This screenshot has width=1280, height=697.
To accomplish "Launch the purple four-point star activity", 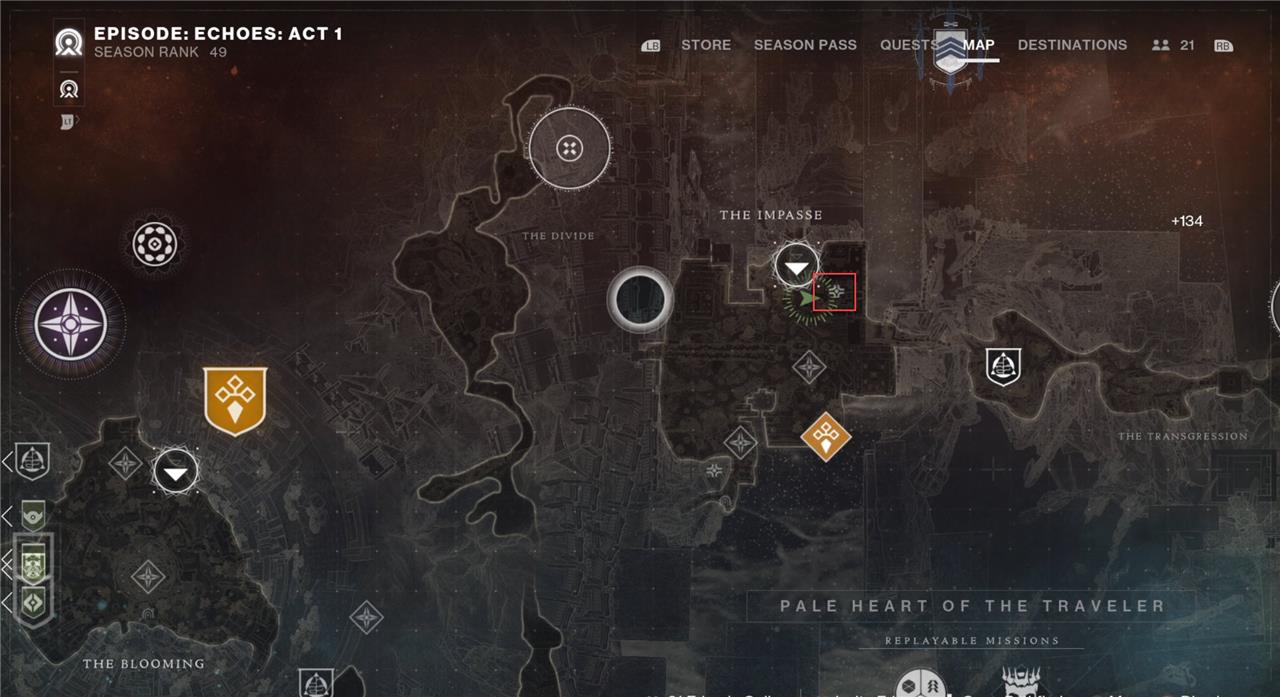I will (70, 325).
